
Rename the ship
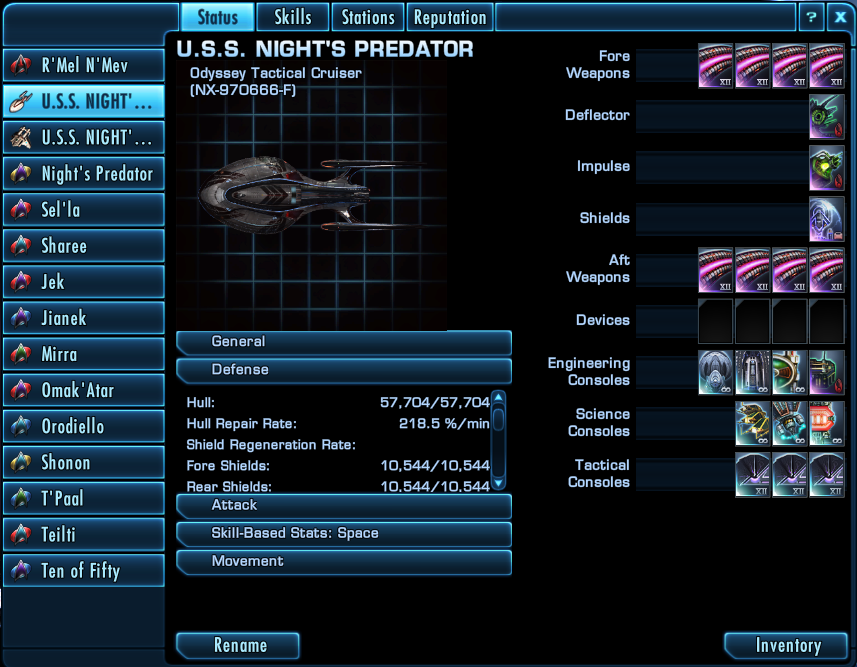click(x=238, y=645)
